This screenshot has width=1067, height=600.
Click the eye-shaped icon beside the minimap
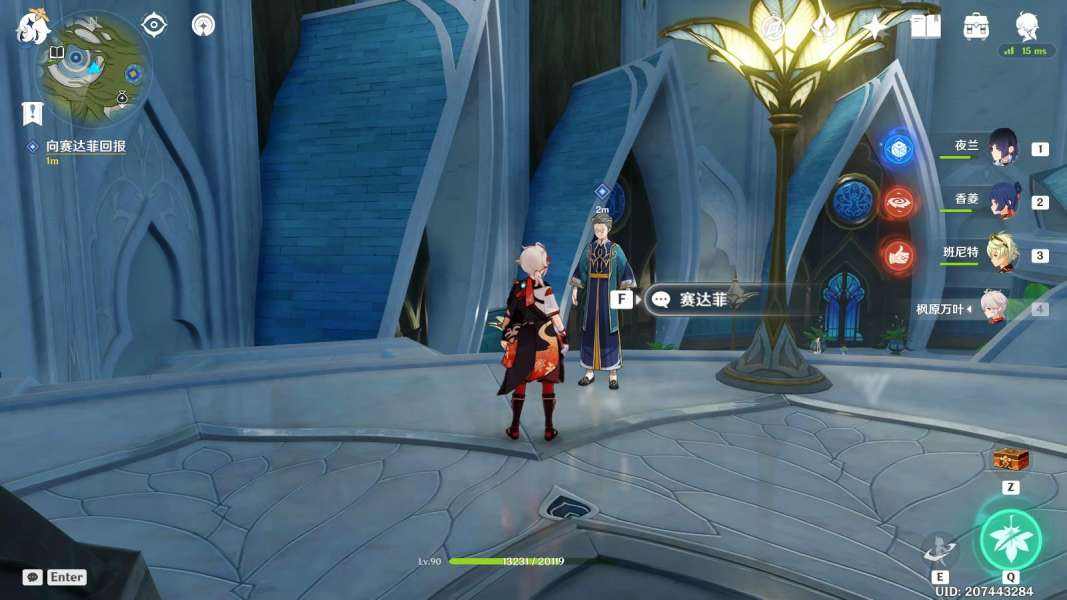[x=154, y=25]
